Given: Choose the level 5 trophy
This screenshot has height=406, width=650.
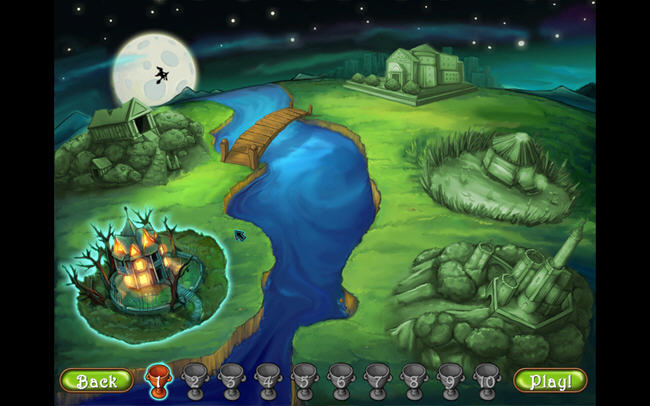Looking at the screenshot, I should pyautogui.click(x=303, y=378).
